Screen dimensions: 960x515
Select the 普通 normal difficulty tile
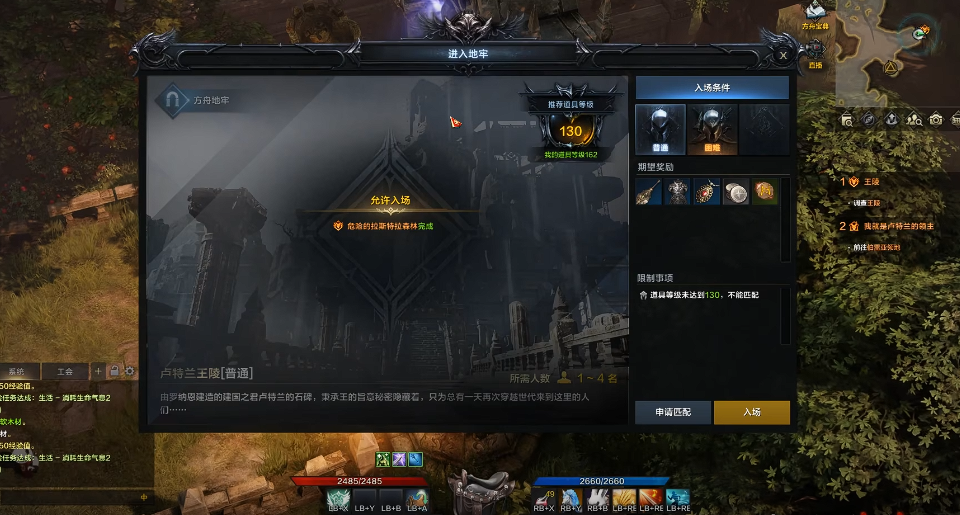tap(660, 130)
